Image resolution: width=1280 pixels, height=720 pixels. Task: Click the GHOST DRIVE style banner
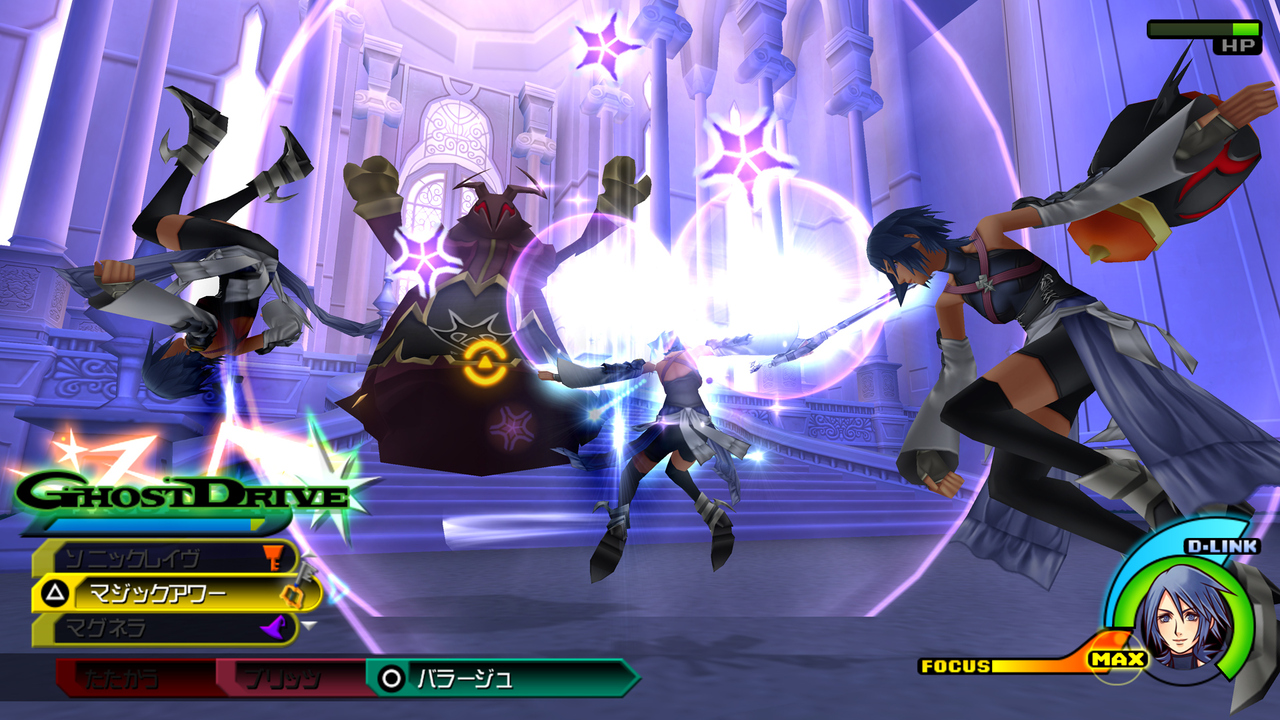point(180,490)
